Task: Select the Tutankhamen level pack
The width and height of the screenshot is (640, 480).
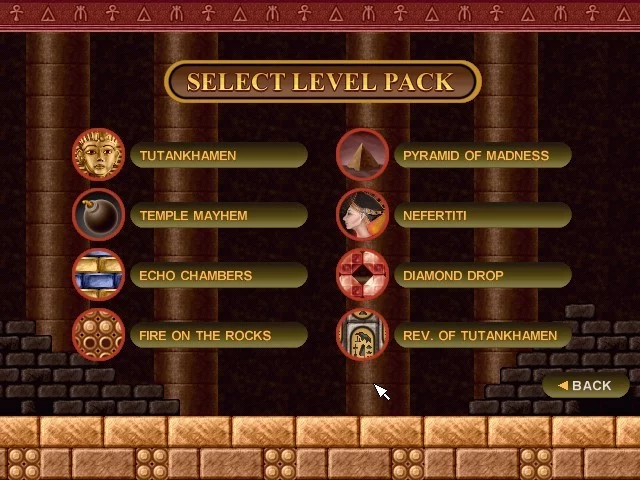Action: [x=218, y=156]
